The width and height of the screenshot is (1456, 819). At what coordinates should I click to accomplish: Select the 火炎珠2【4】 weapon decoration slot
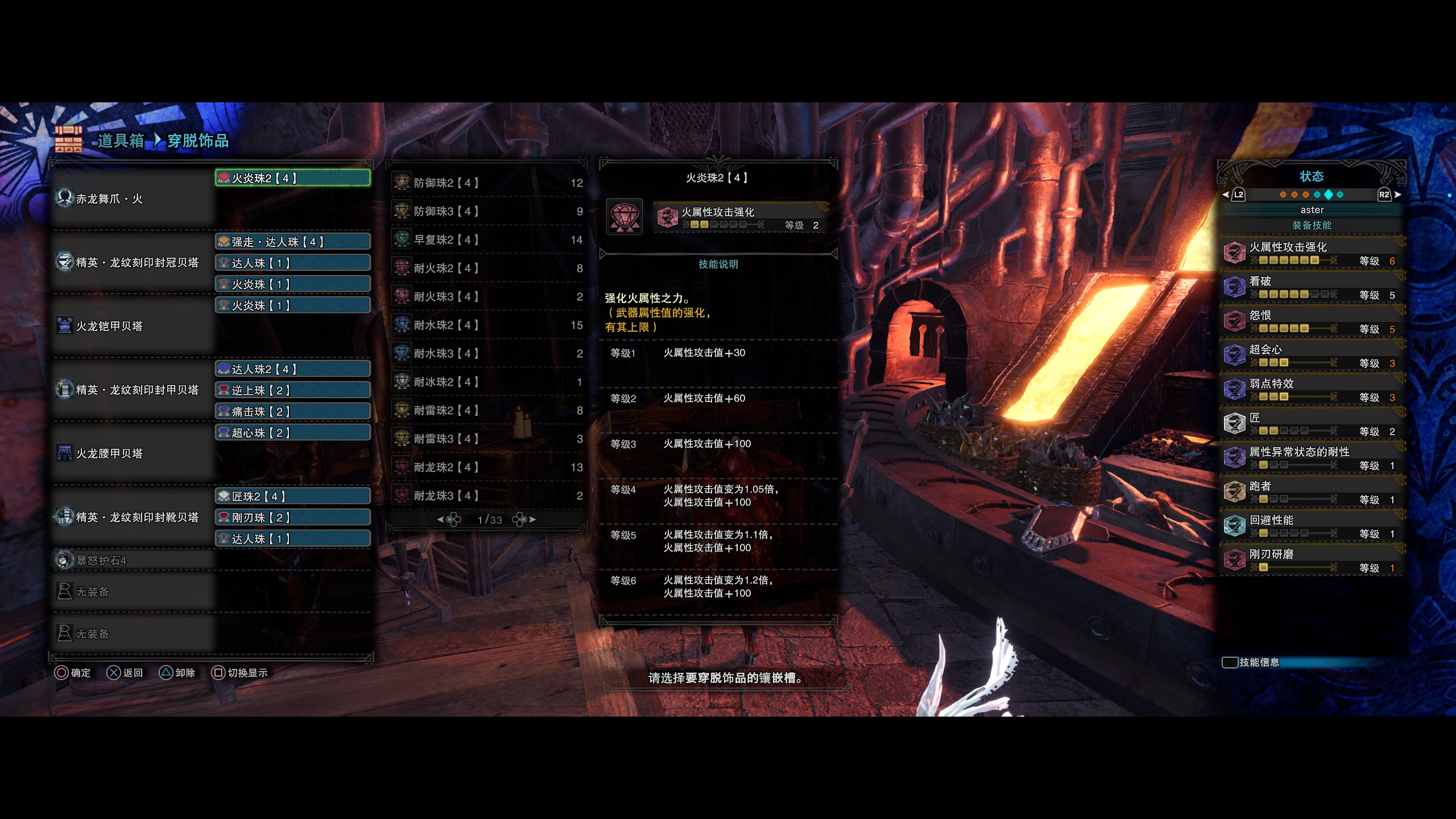292,178
